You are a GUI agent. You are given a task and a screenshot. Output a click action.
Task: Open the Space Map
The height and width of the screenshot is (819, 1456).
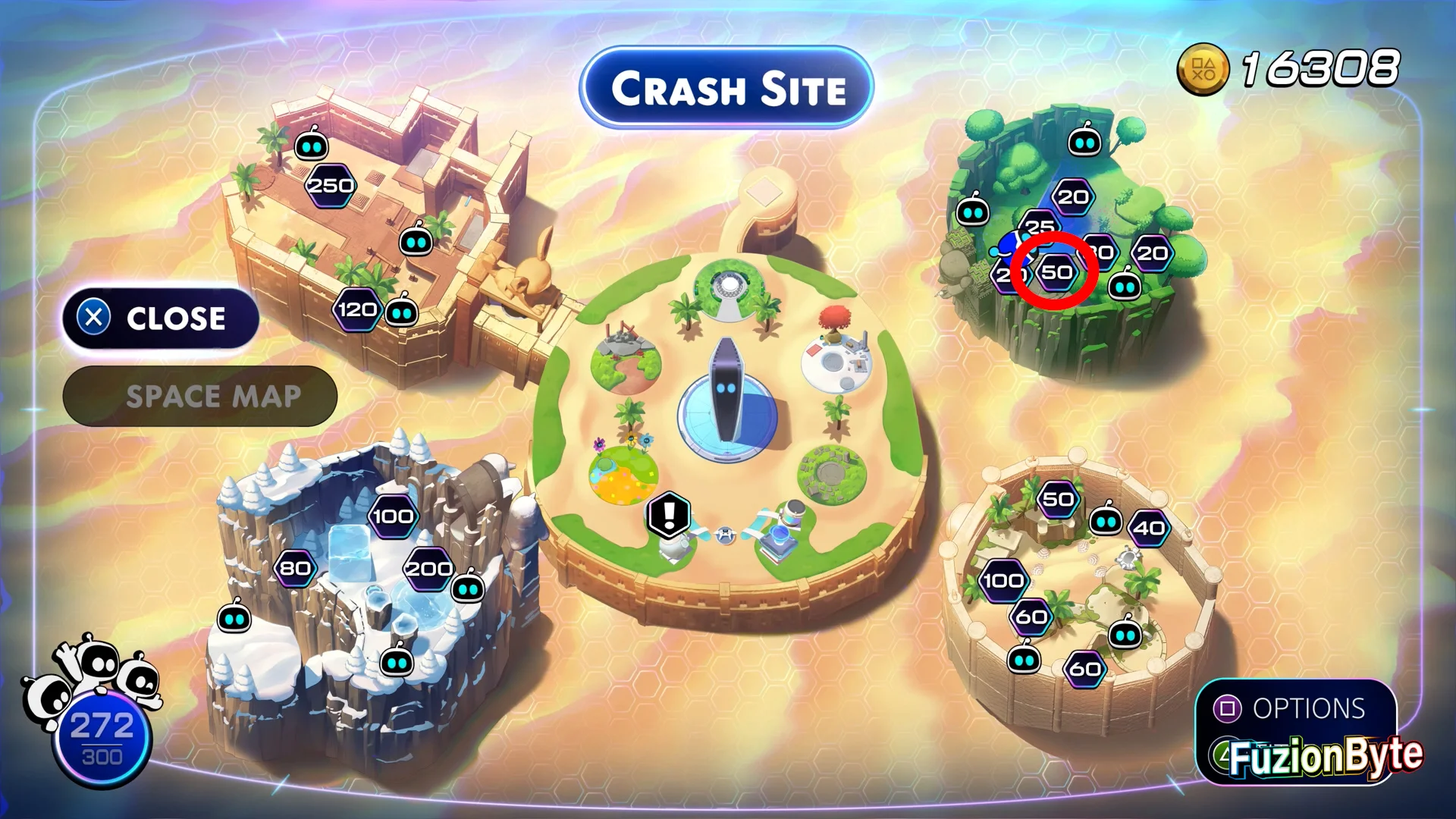[x=200, y=397]
